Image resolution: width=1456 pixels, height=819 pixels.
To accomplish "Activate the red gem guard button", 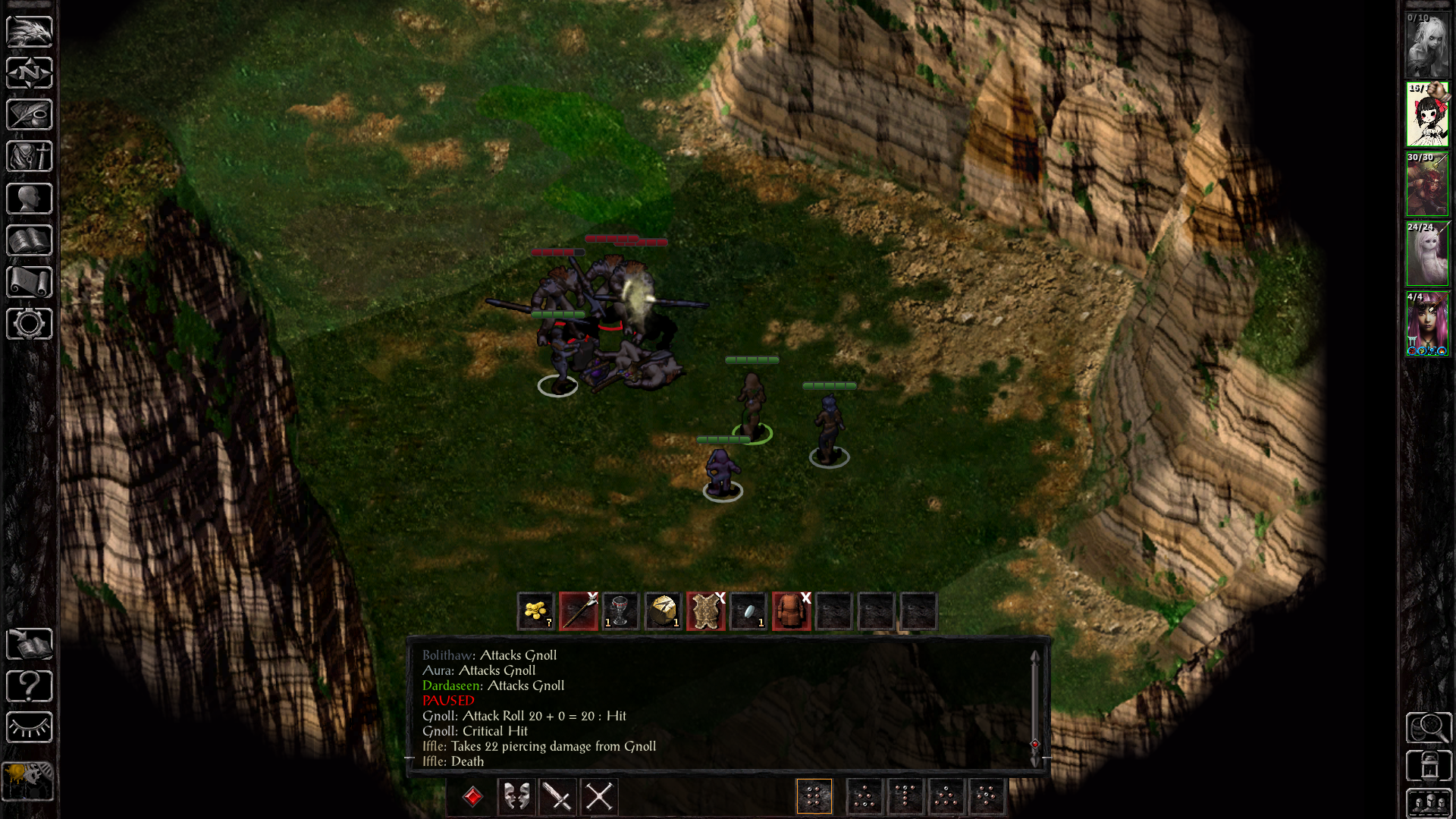I will point(473,797).
